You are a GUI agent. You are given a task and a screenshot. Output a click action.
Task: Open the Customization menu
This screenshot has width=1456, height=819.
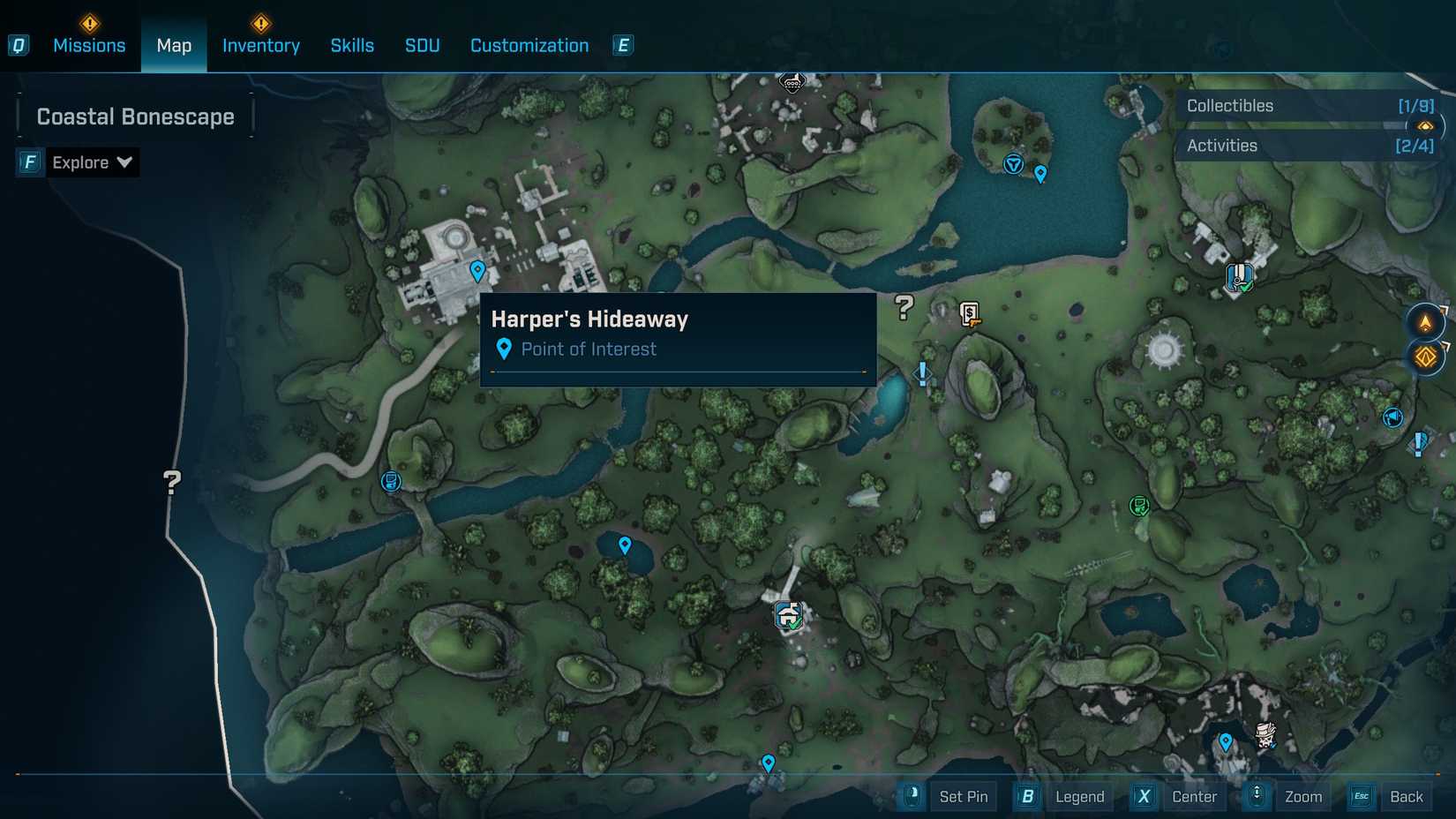pyautogui.click(x=529, y=45)
